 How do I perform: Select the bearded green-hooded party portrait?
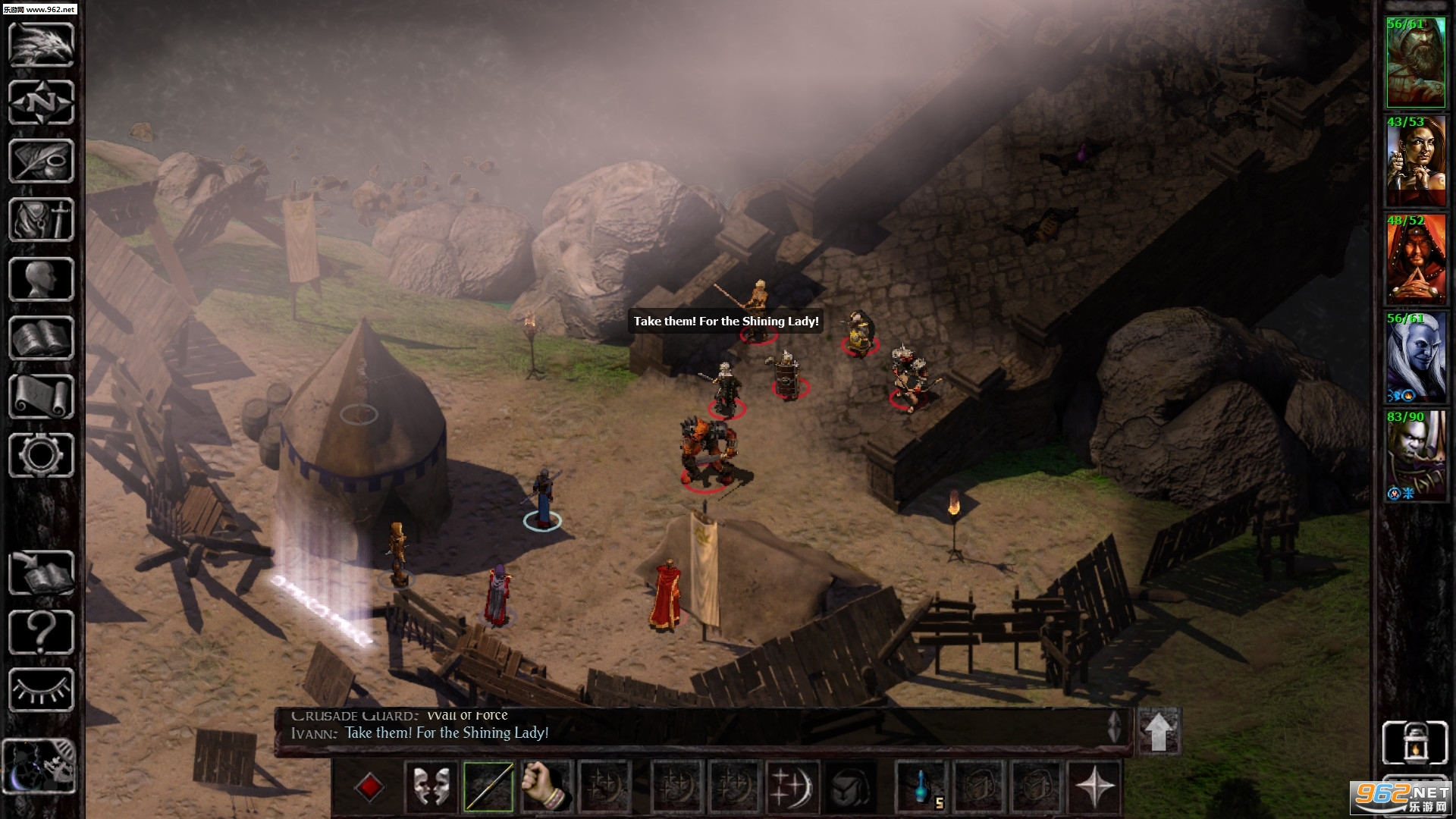tap(1415, 64)
